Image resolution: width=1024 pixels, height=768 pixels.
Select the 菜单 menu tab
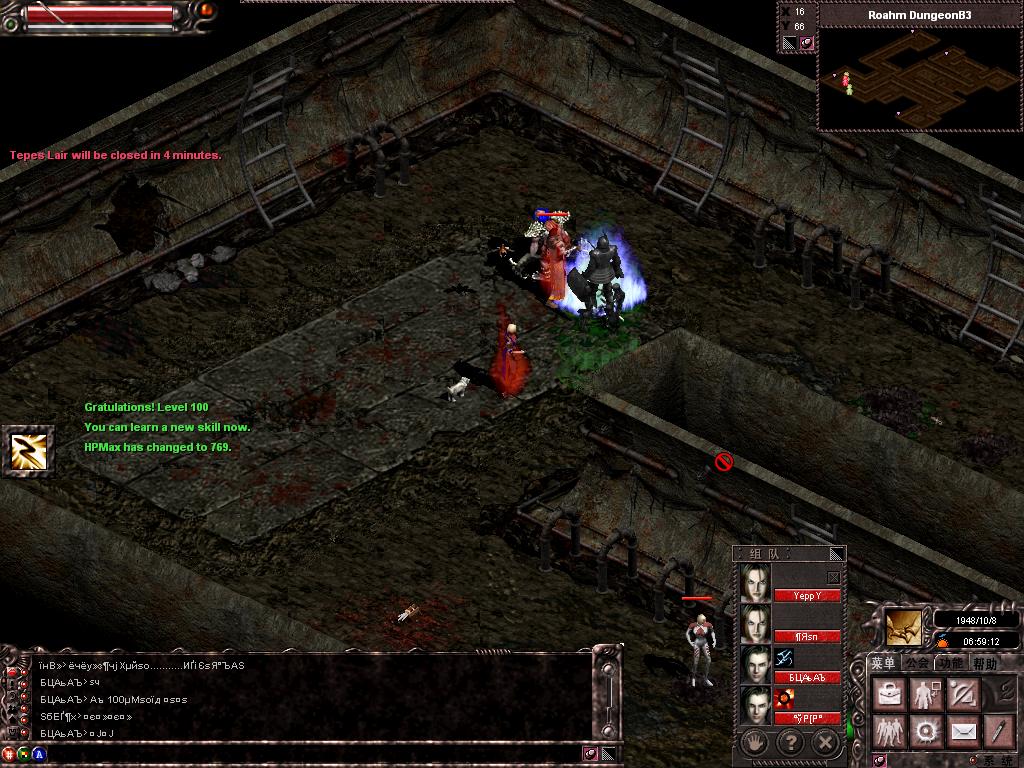point(883,663)
